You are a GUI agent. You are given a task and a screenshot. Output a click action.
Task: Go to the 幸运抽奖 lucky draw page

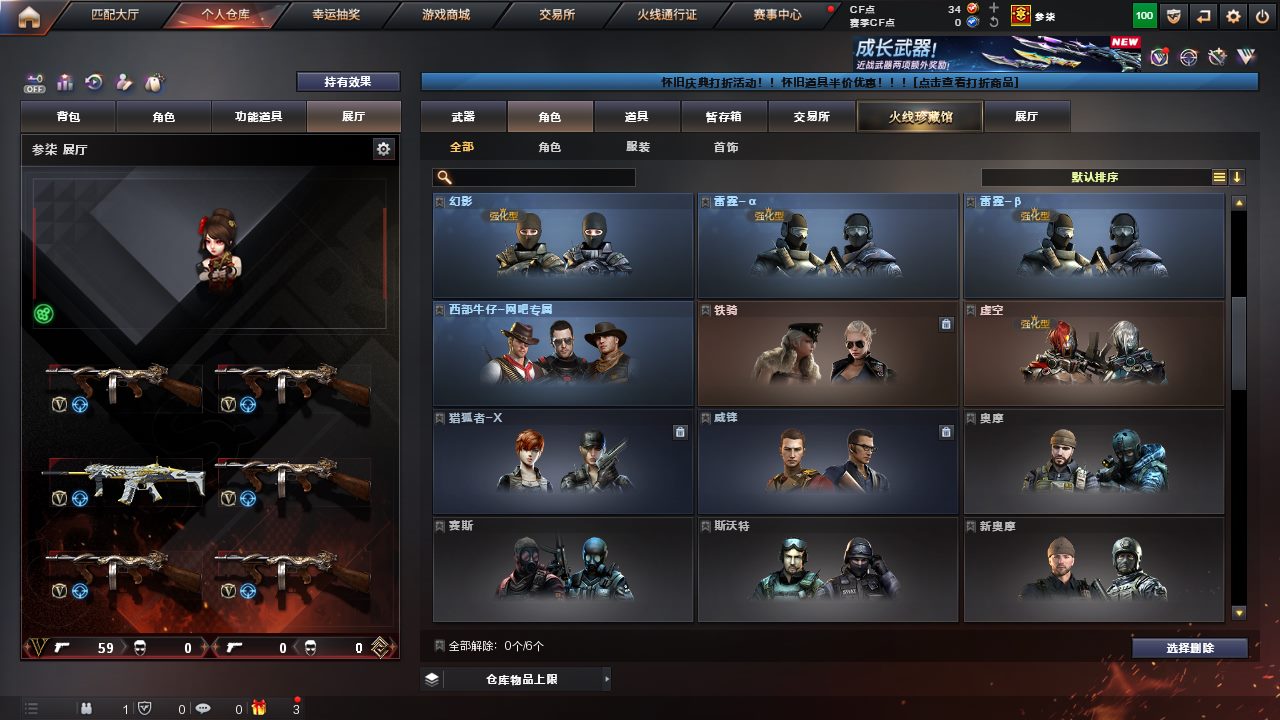334,15
